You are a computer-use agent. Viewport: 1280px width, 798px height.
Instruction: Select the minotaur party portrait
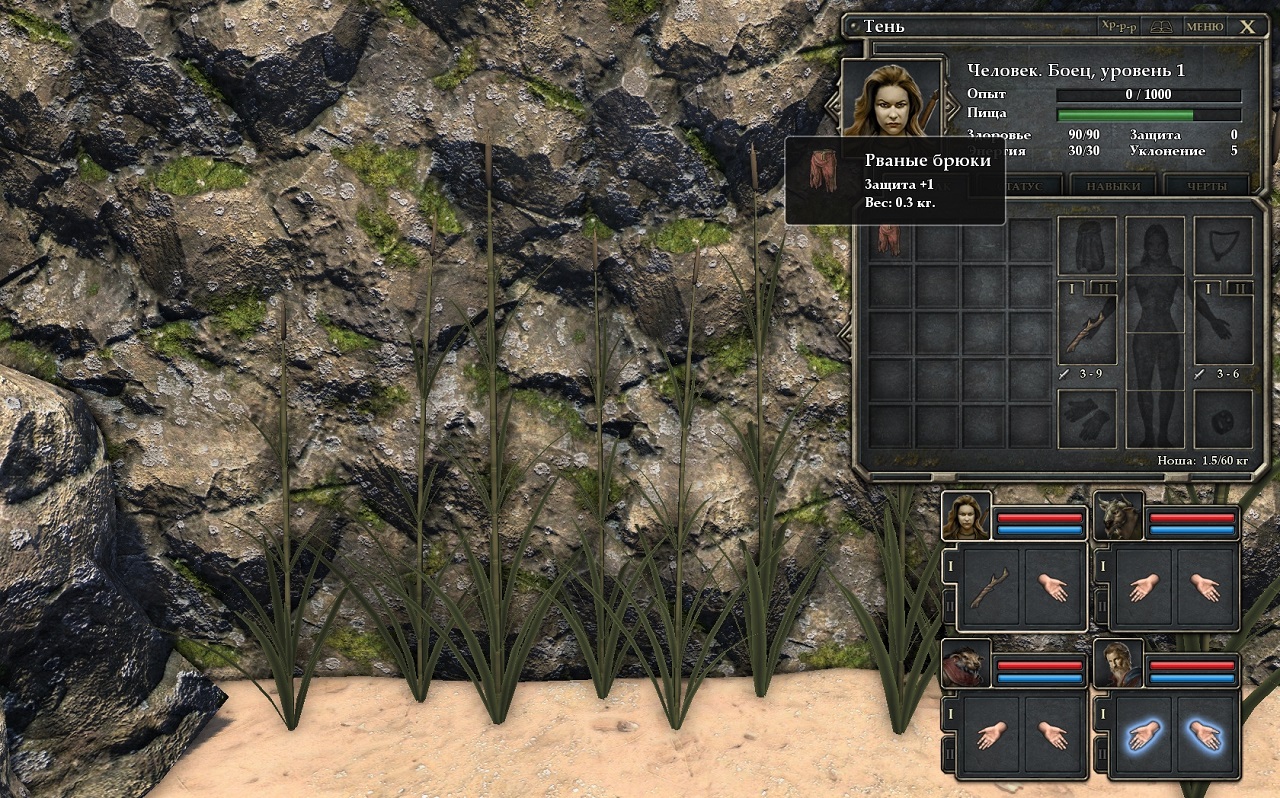point(1118,516)
